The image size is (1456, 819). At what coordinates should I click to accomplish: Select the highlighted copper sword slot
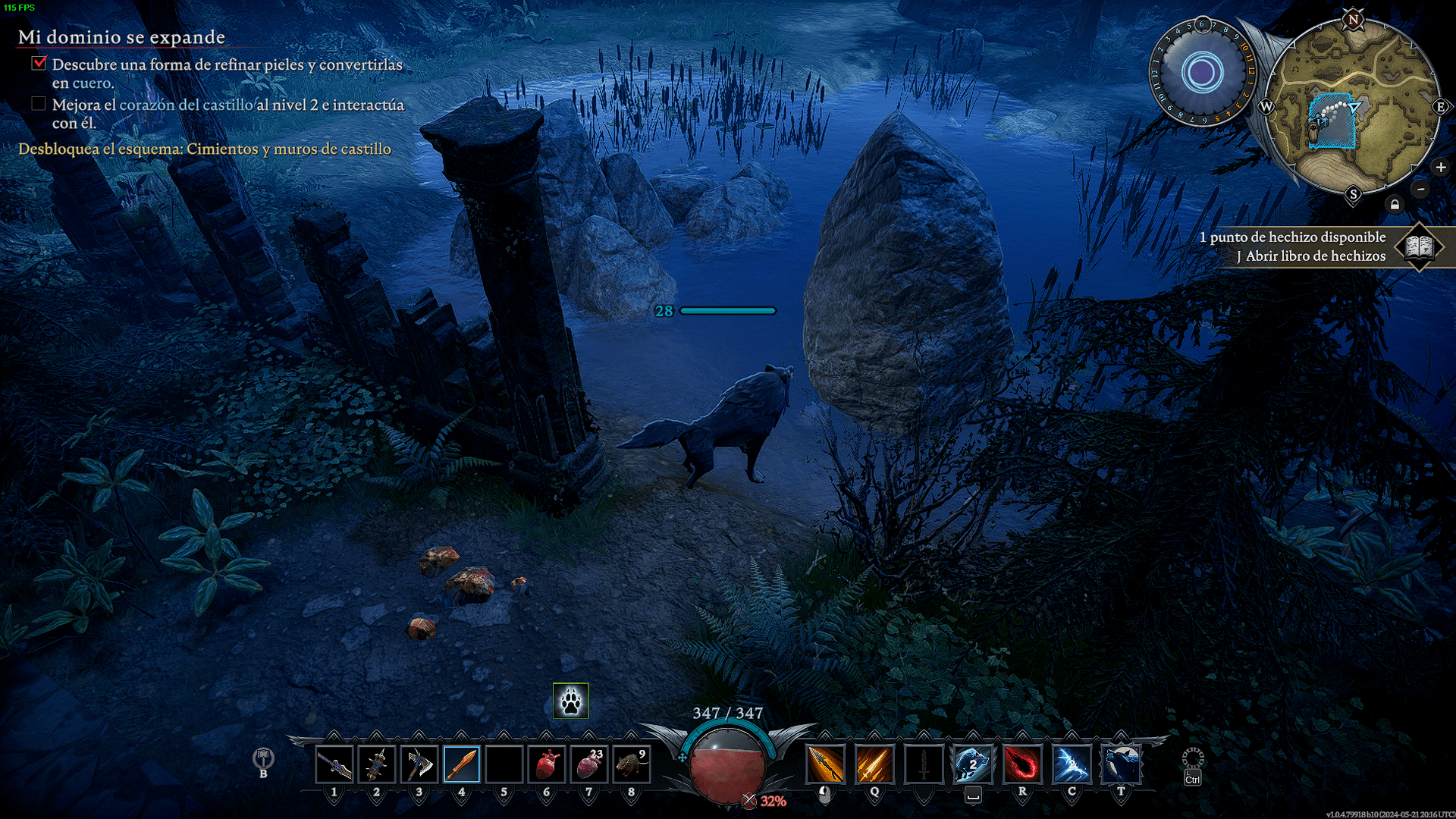[462, 764]
